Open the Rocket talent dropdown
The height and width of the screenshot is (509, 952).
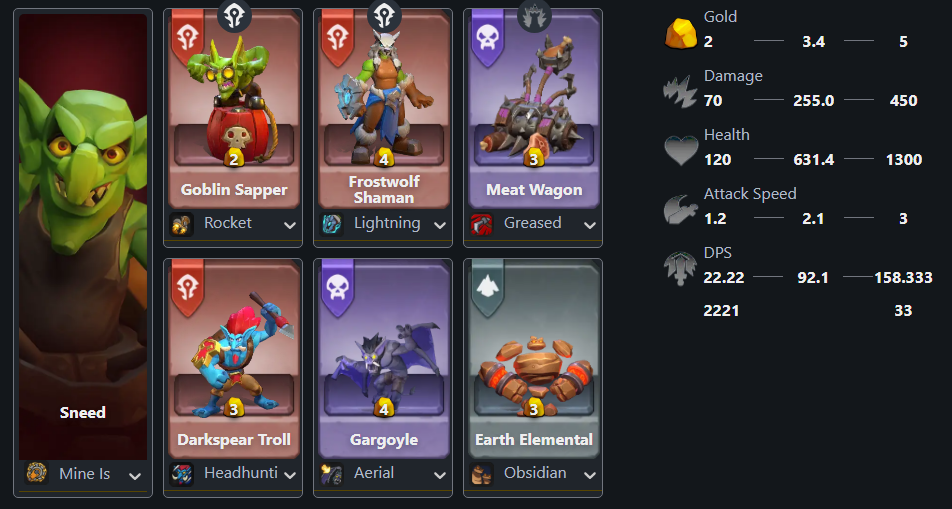(233, 224)
